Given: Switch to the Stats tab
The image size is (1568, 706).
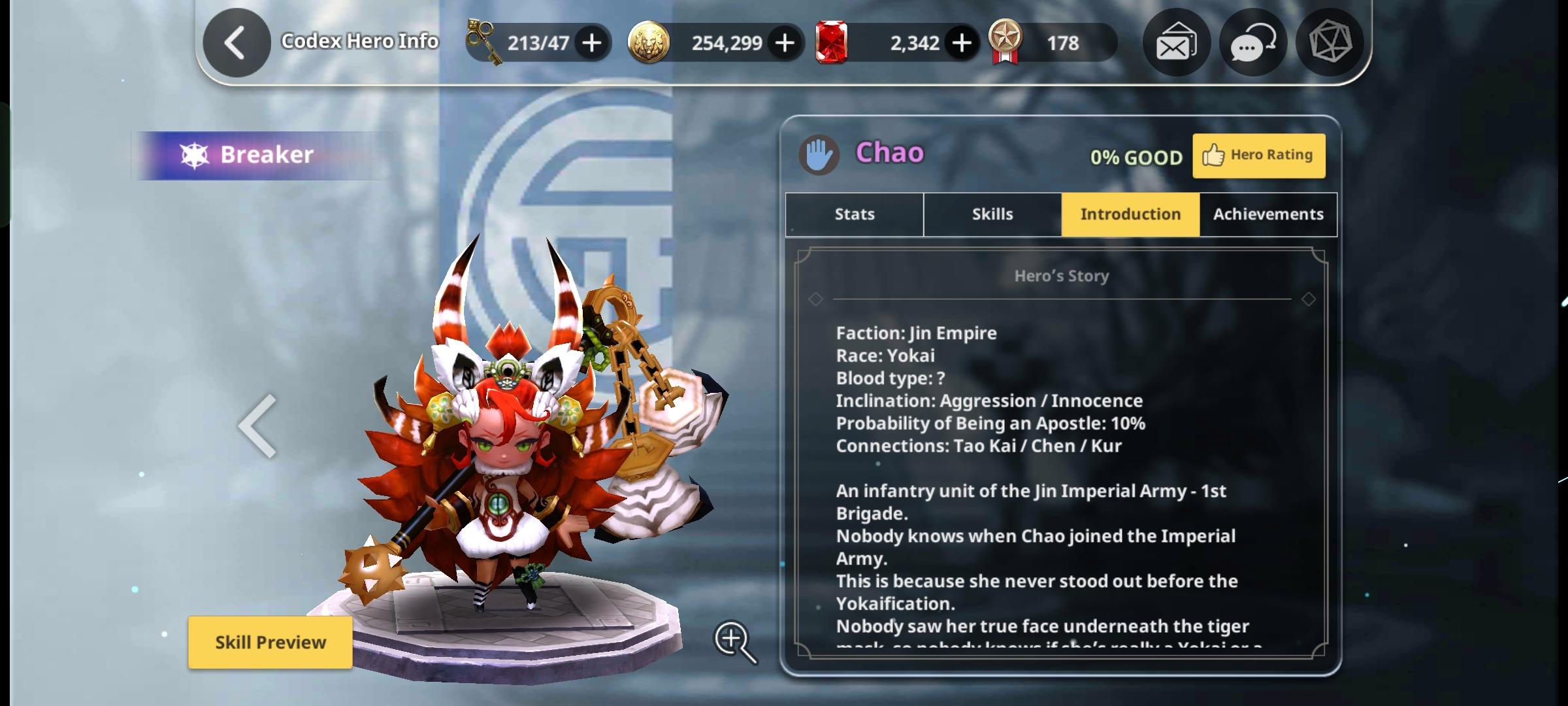Looking at the screenshot, I should (x=854, y=214).
